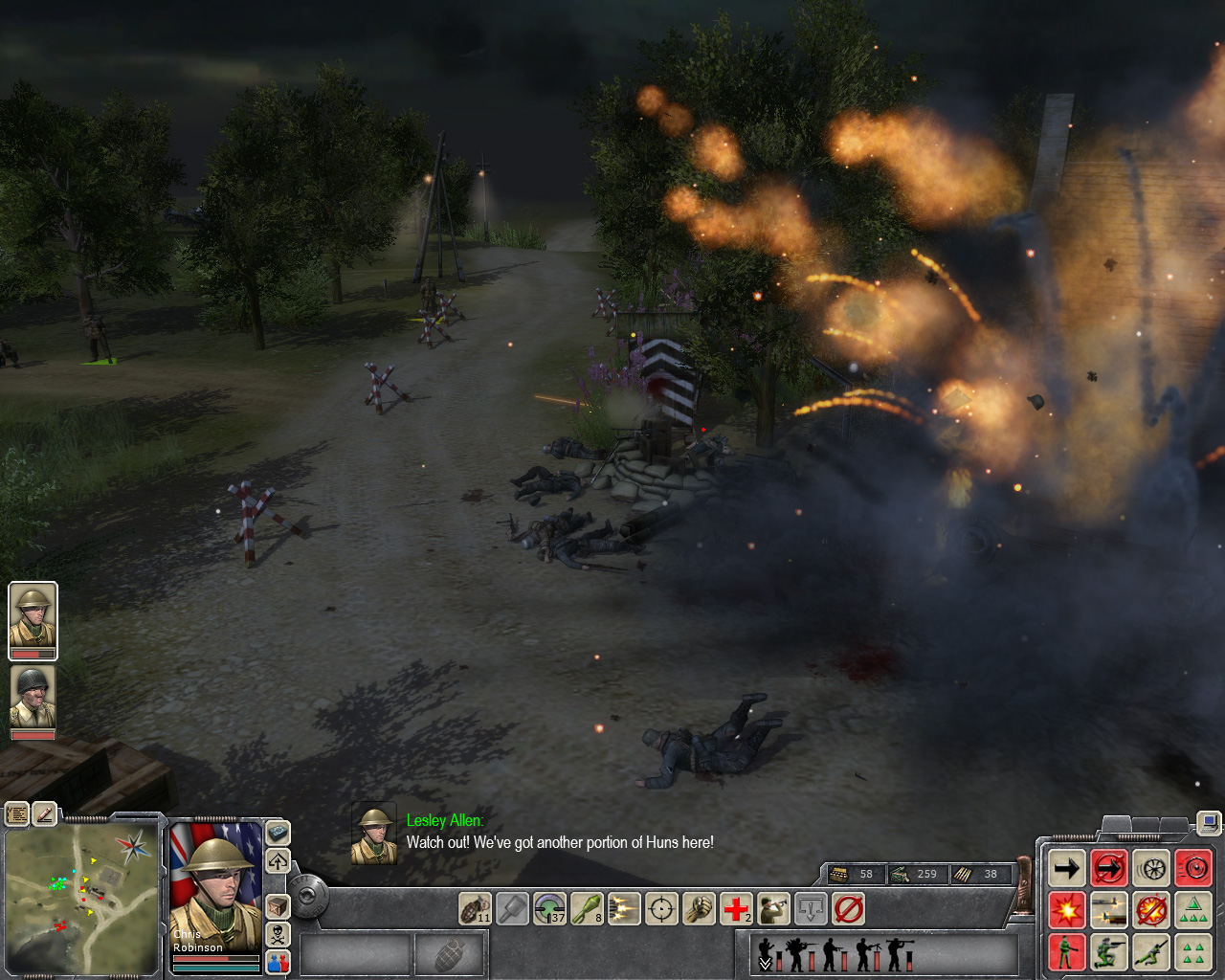Screen dimensions: 1225x980
Task: Click the bugler soldier icon
Action: [x=773, y=908]
